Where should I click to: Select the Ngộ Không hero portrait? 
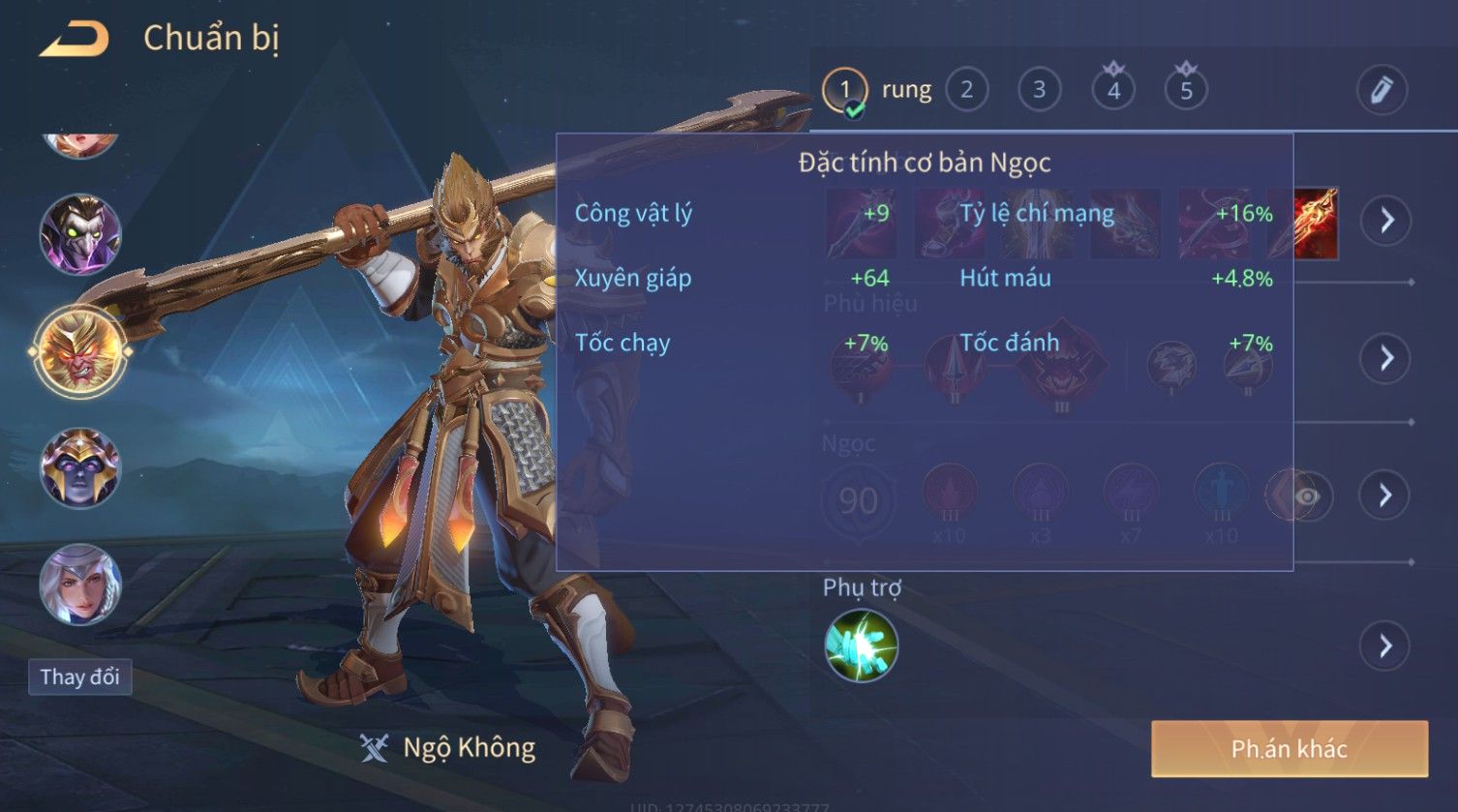pos(80,351)
